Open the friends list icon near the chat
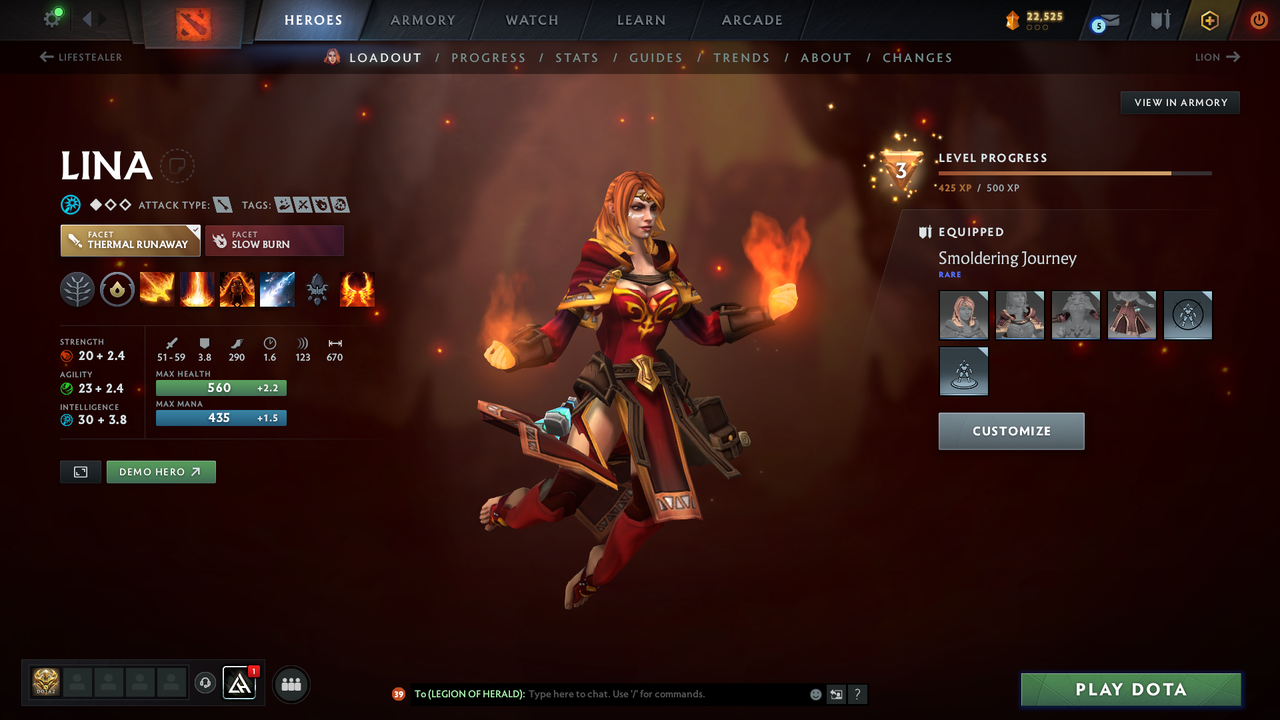 tap(290, 684)
